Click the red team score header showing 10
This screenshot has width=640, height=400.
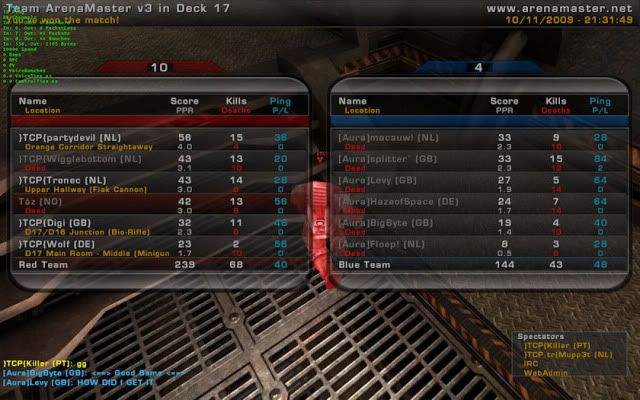click(x=158, y=68)
